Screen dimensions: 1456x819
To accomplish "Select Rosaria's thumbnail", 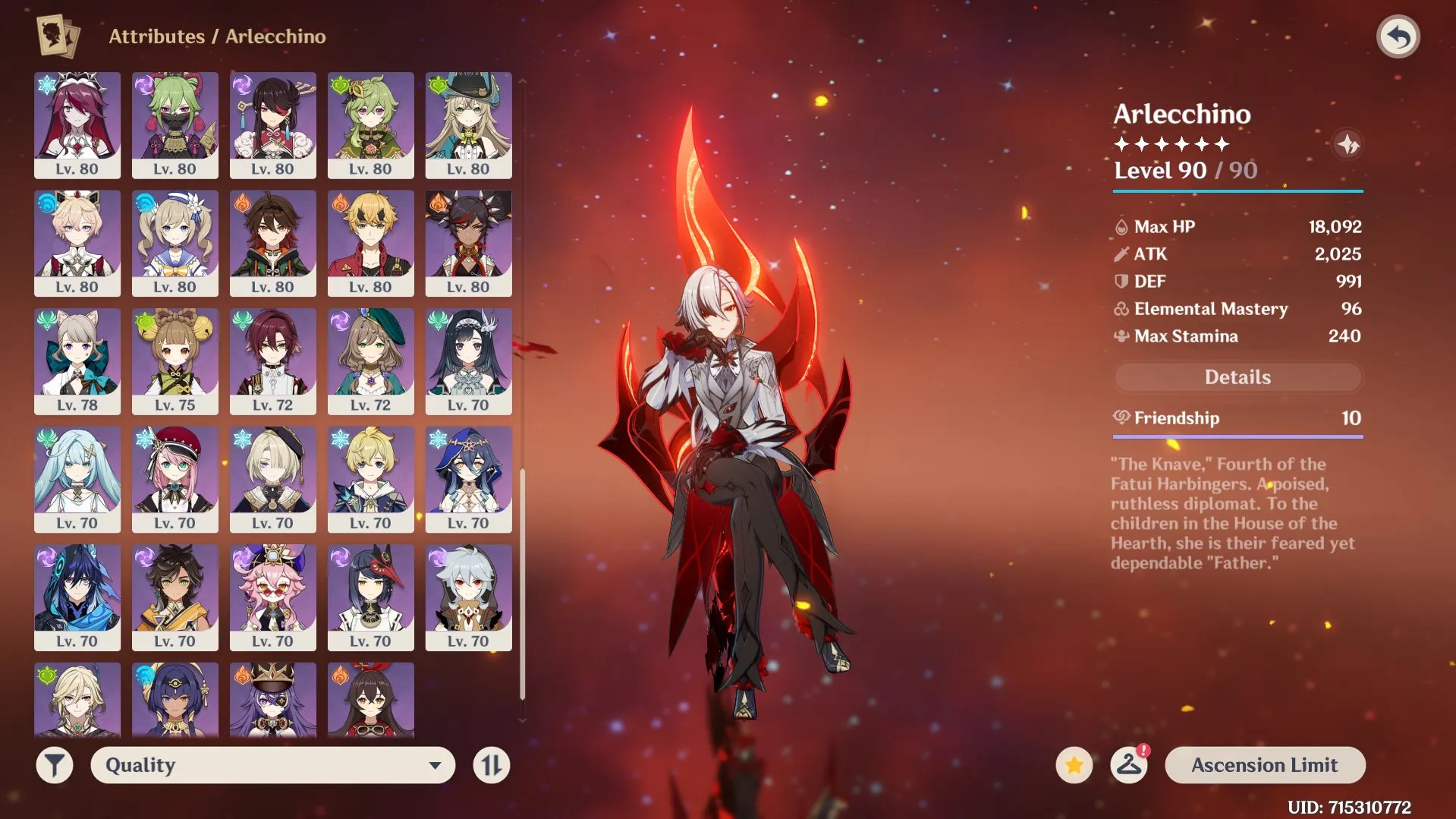I will click(x=76, y=125).
